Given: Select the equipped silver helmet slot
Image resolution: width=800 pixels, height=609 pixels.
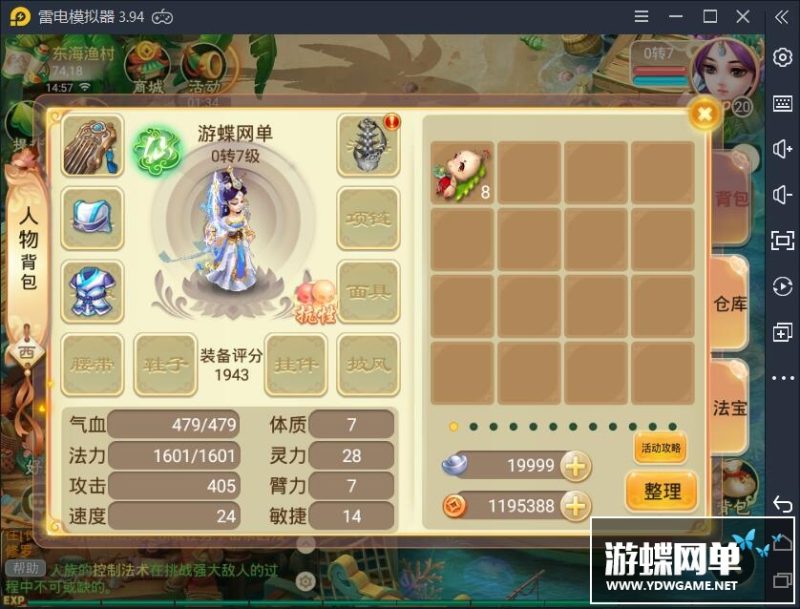Looking at the screenshot, I should (93, 217).
